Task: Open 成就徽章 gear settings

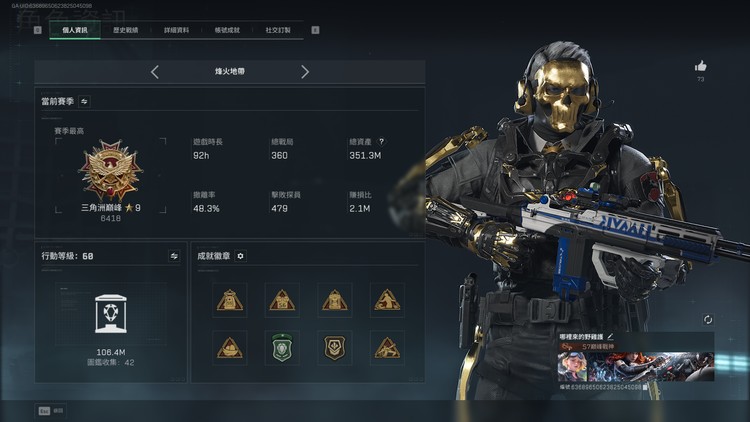Action: click(240, 256)
